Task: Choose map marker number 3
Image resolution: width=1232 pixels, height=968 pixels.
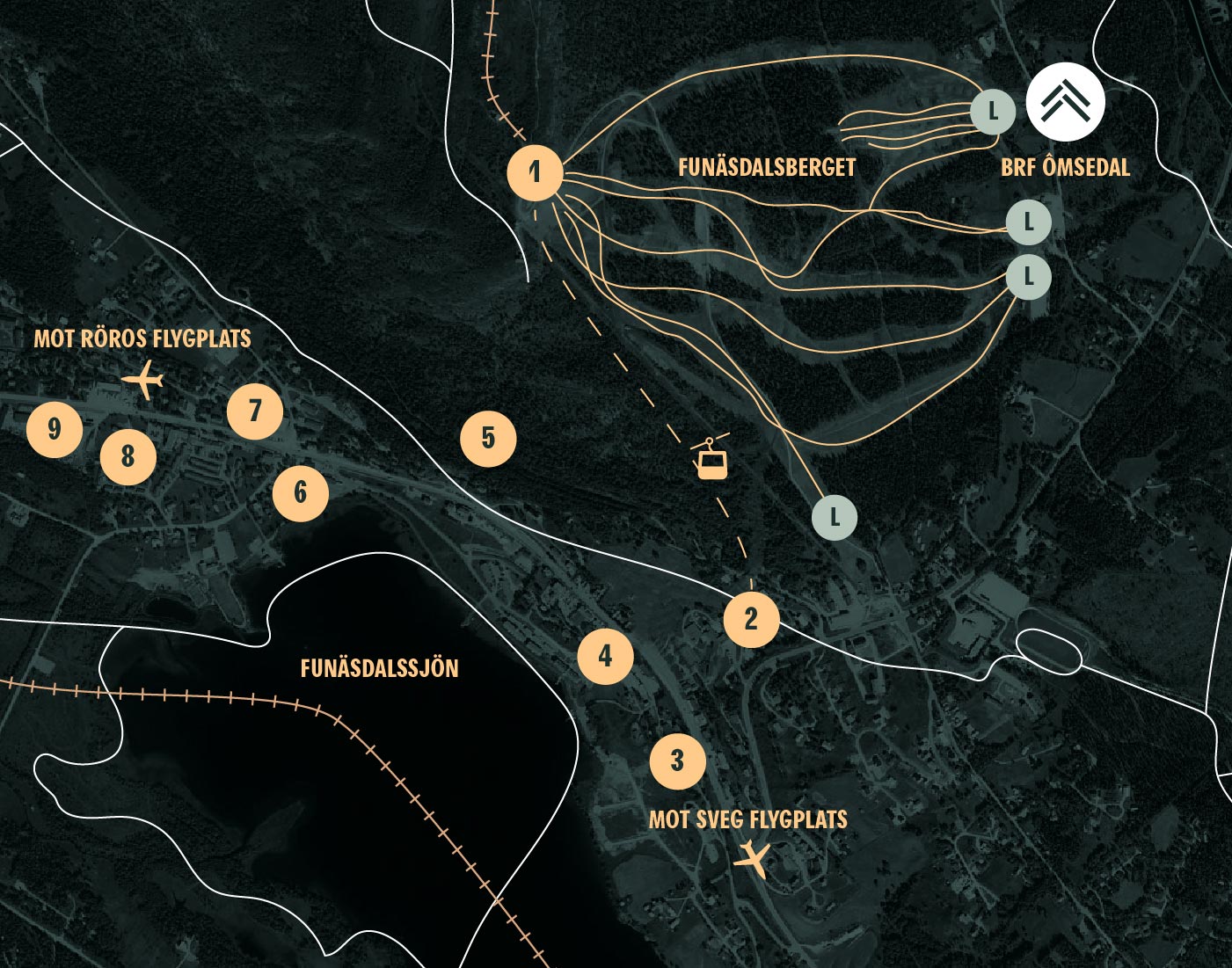Action: (677, 761)
